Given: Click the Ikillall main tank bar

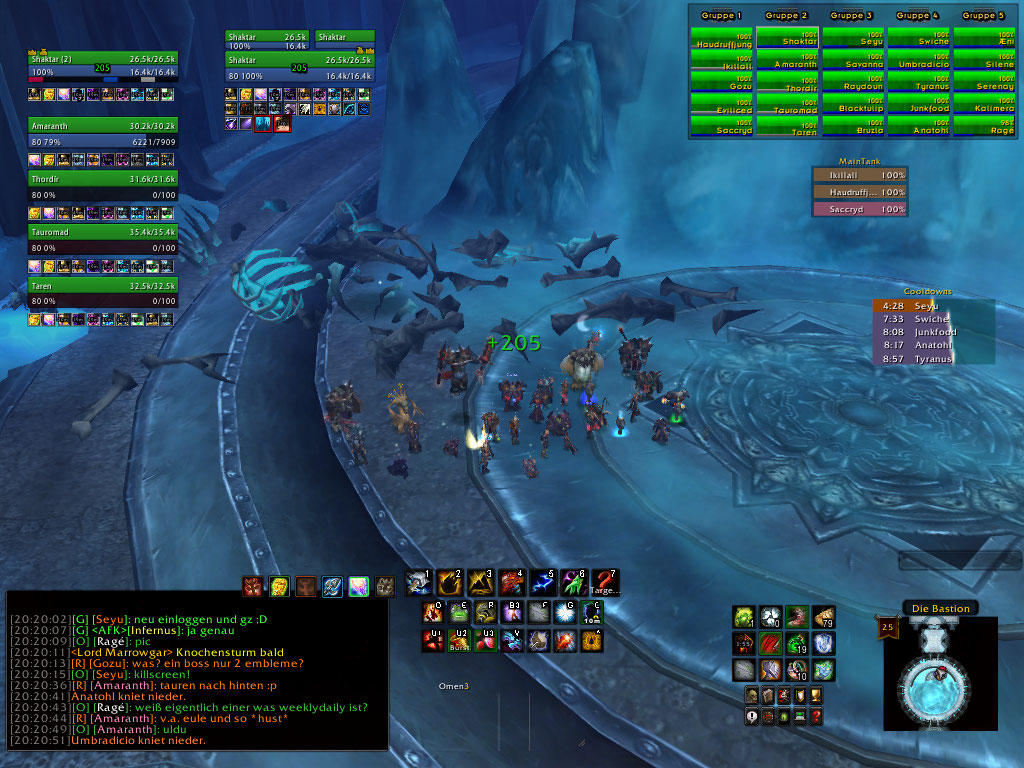Looking at the screenshot, I should pyautogui.click(x=860, y=174).
